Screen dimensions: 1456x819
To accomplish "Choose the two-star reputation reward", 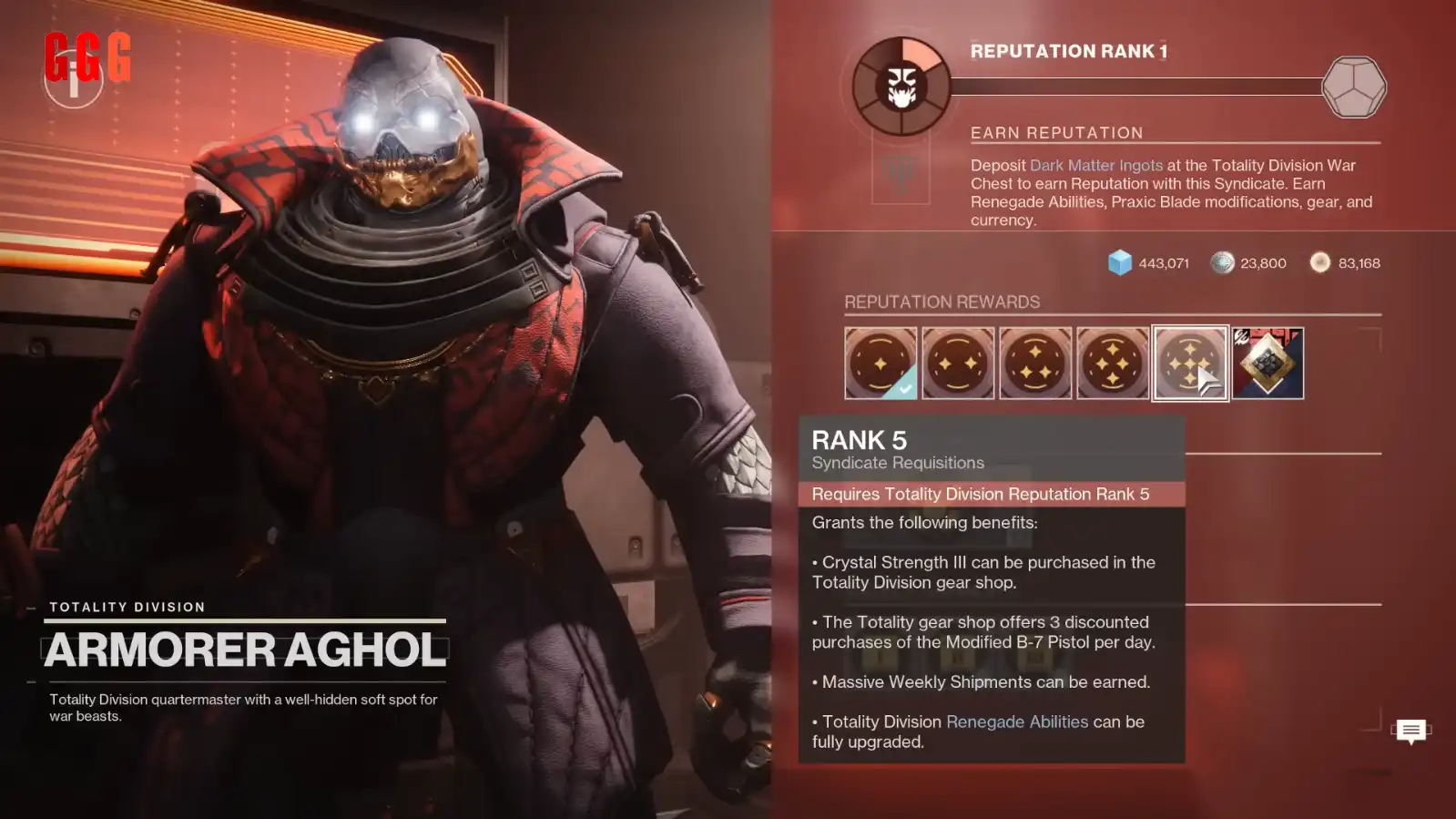I will click(957, 363).
